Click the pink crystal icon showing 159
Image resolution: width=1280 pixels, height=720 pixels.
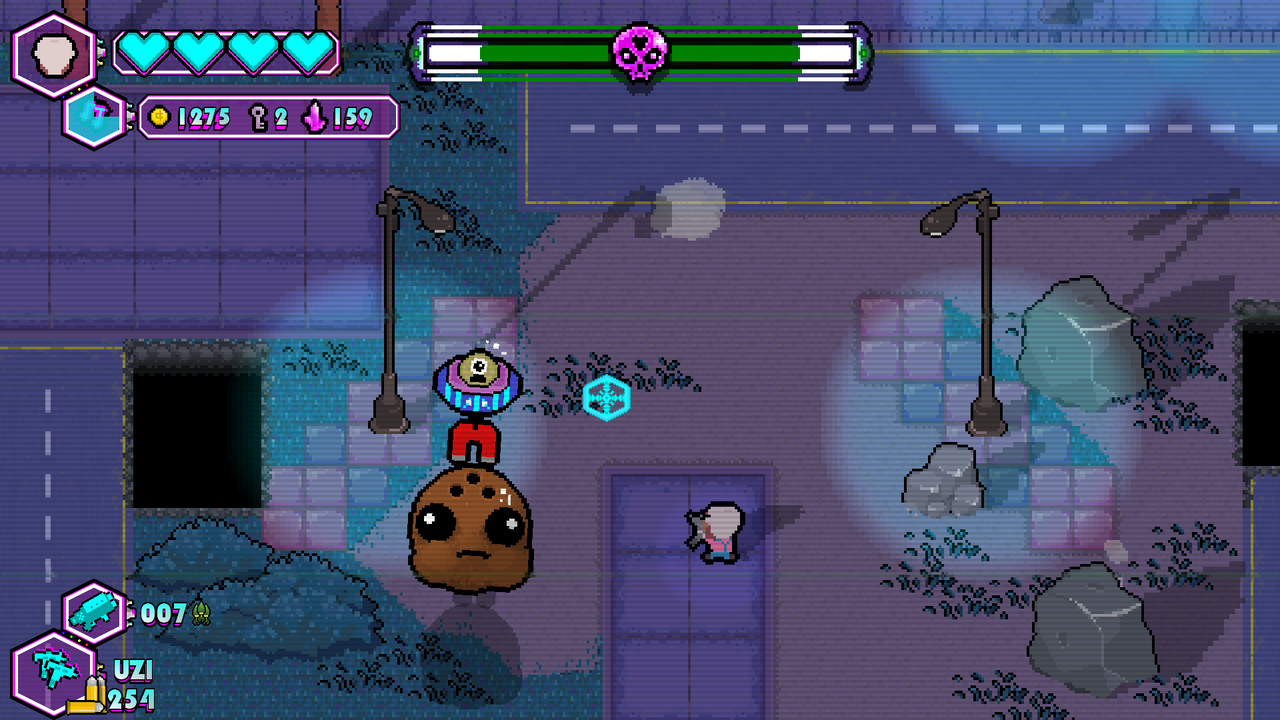[x=311, y=117]
